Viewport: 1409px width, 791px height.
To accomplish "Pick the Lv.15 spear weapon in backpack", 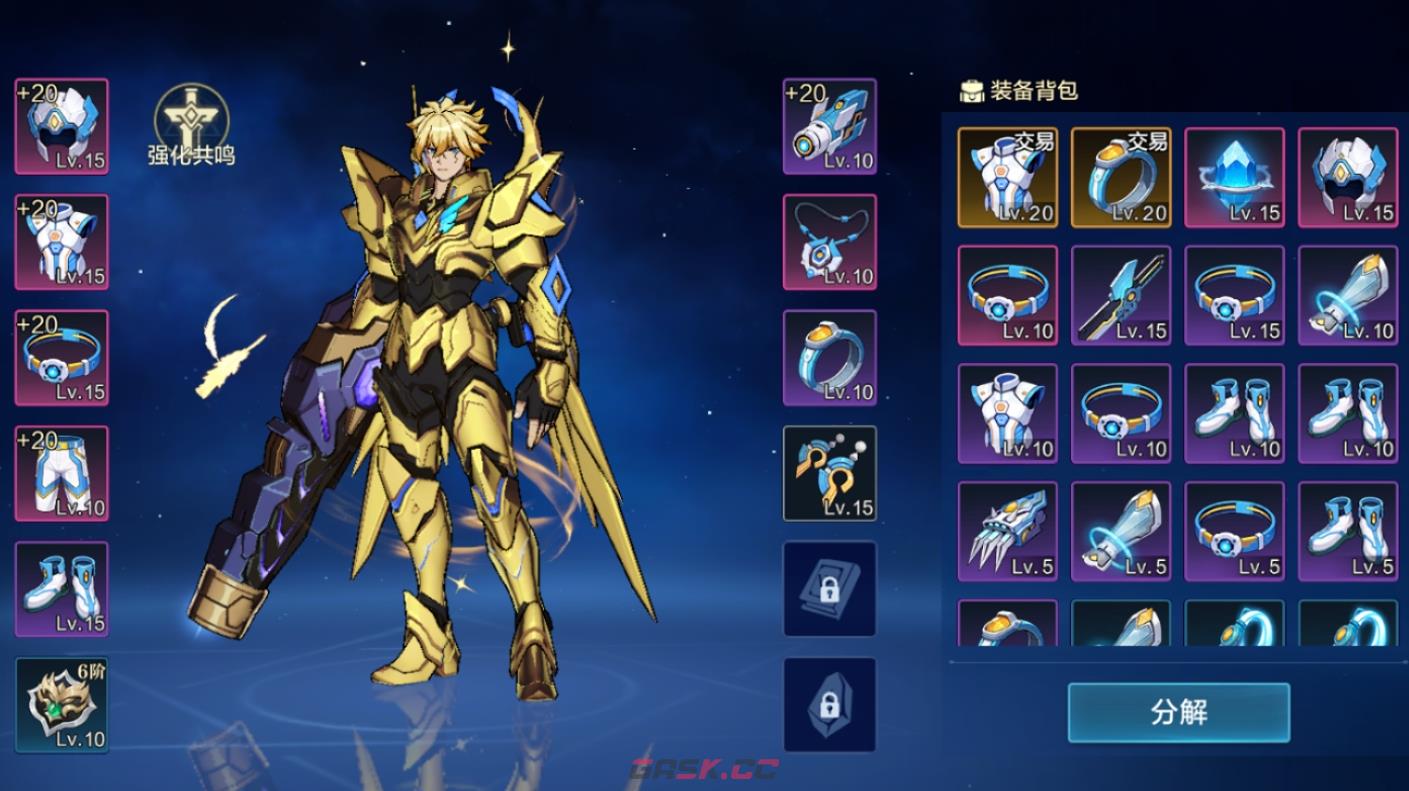I will [x=1121, y=295].
